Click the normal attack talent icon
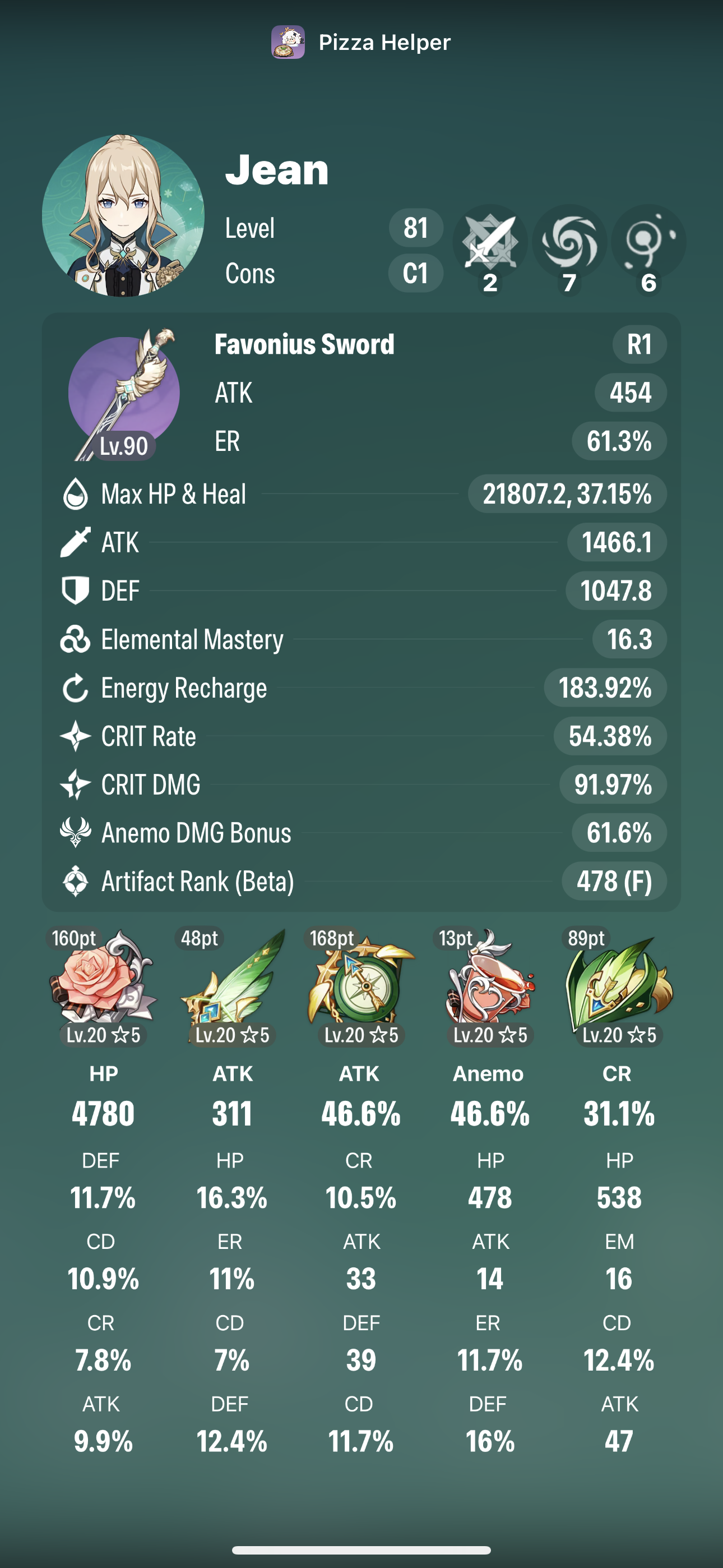723x1568 pixels. pyautogui.click(x=490, y=242)
